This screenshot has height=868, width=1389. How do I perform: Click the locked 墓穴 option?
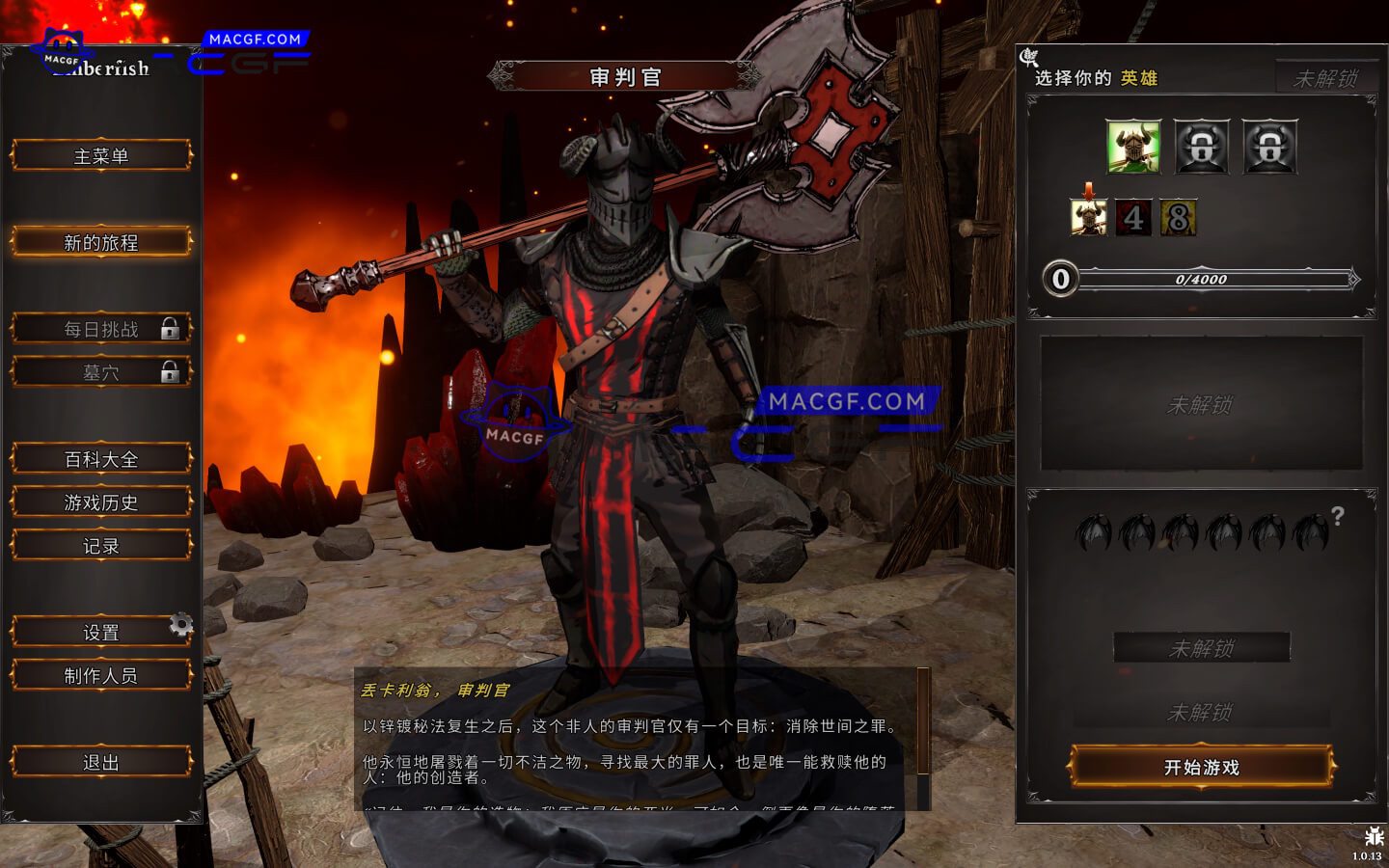click(x=100, y=371)
